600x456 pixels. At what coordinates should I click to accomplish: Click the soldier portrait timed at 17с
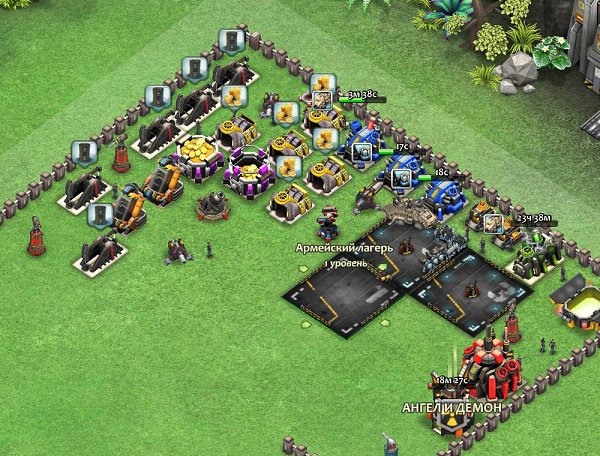click(362, 152)
